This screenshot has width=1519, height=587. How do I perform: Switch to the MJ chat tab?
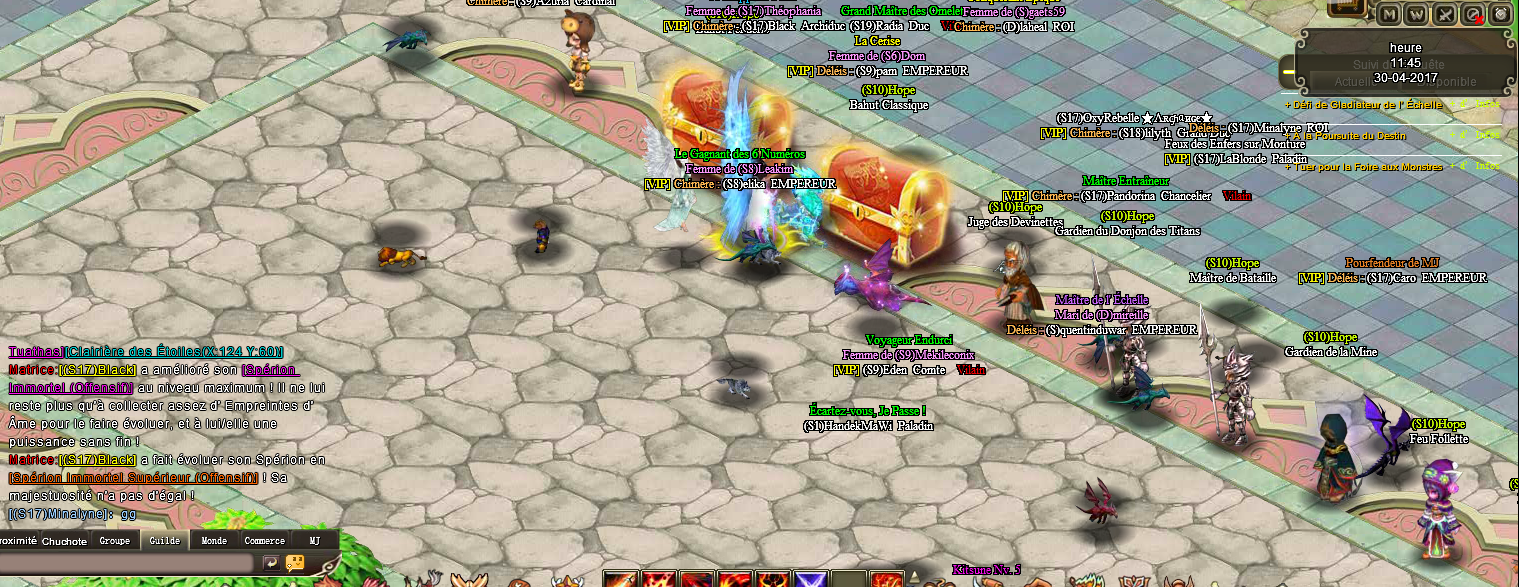314,541
